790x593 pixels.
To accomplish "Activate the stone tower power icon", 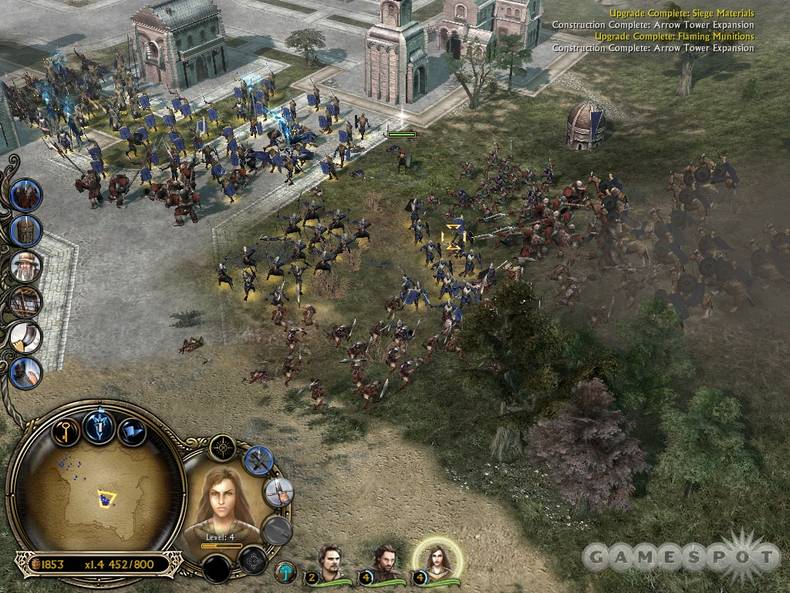I will tap(26, 231).
